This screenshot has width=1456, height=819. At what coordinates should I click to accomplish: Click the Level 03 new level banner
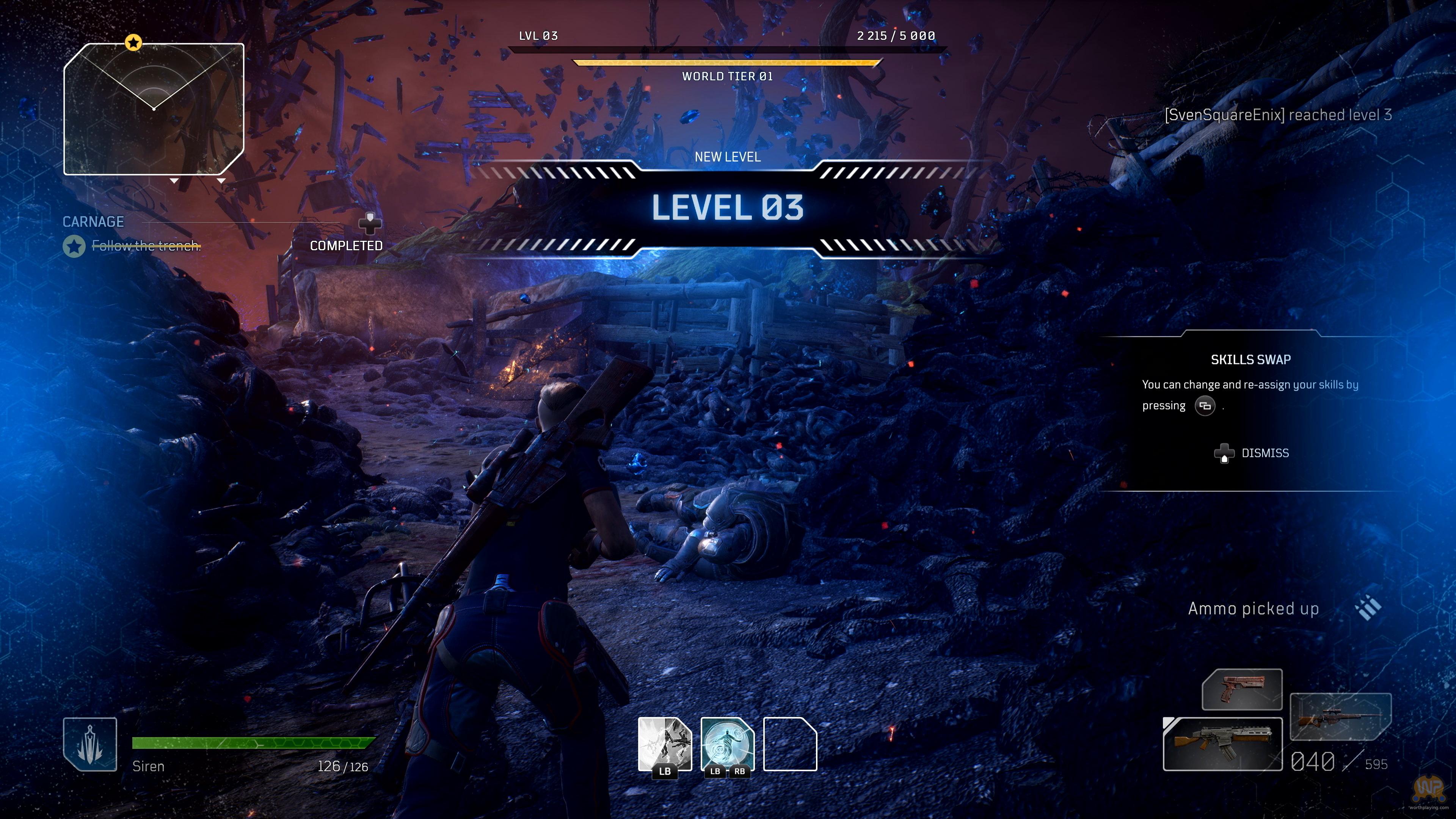(728, 207)
